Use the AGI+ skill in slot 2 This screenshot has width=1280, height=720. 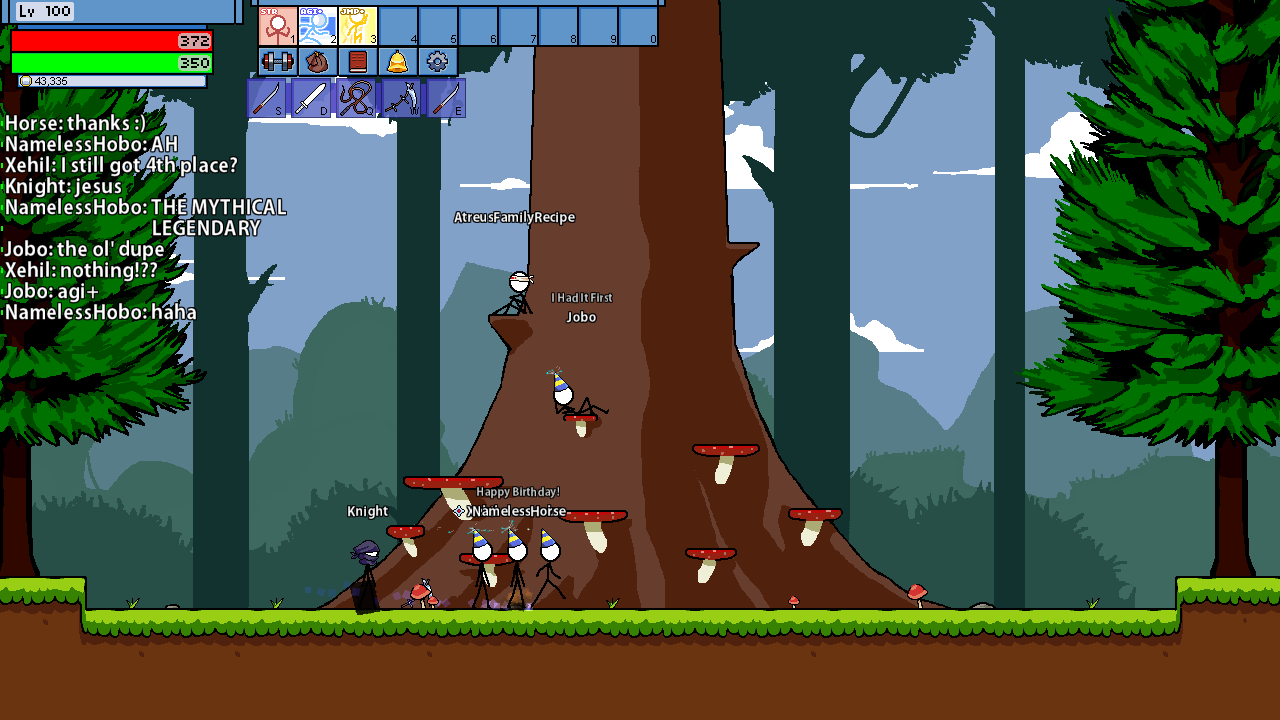[318, 26]
